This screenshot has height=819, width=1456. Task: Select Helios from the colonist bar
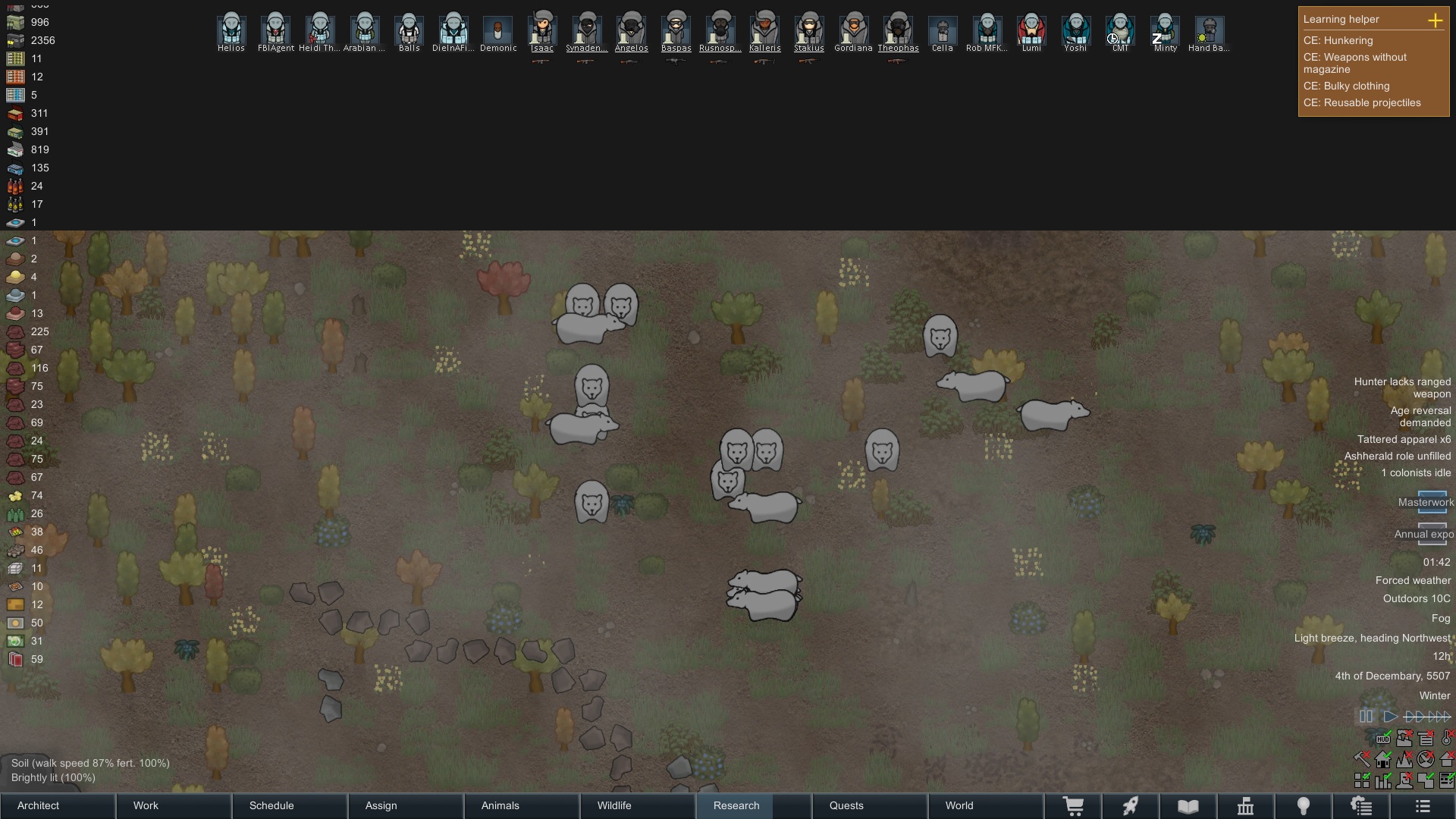coord(231,30)
